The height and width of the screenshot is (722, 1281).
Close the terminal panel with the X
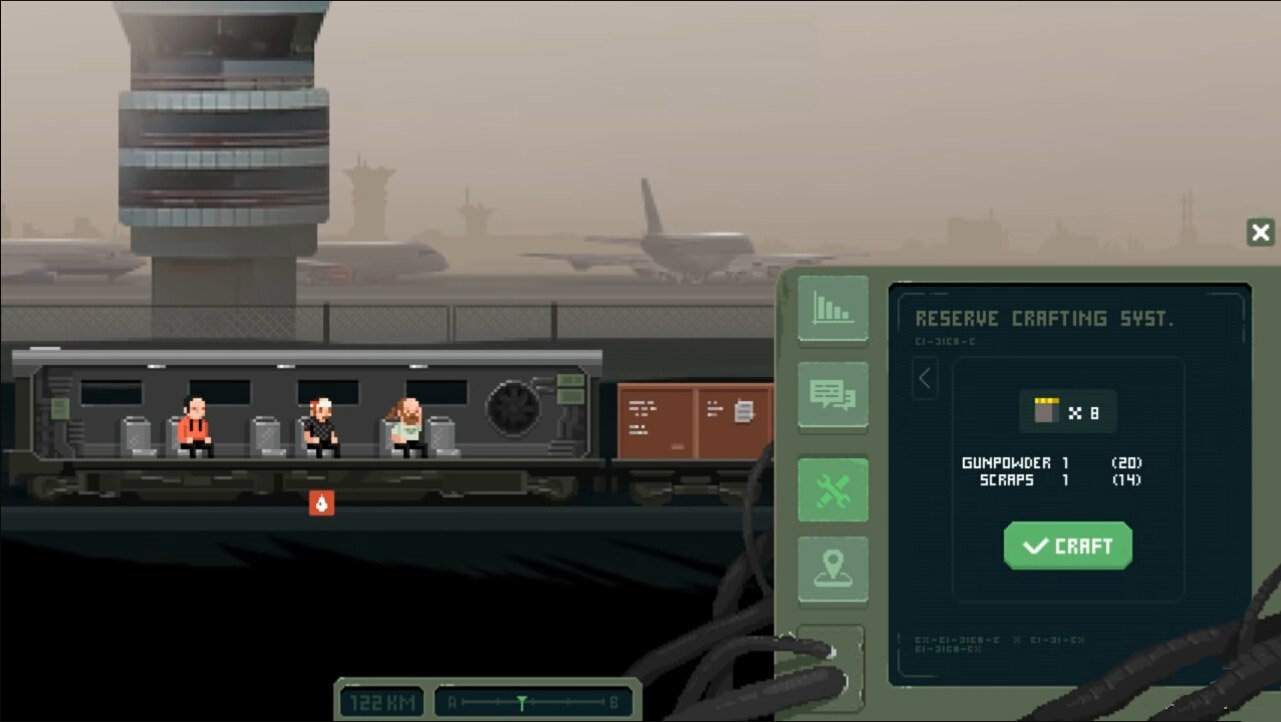[x=1260, y=233]
